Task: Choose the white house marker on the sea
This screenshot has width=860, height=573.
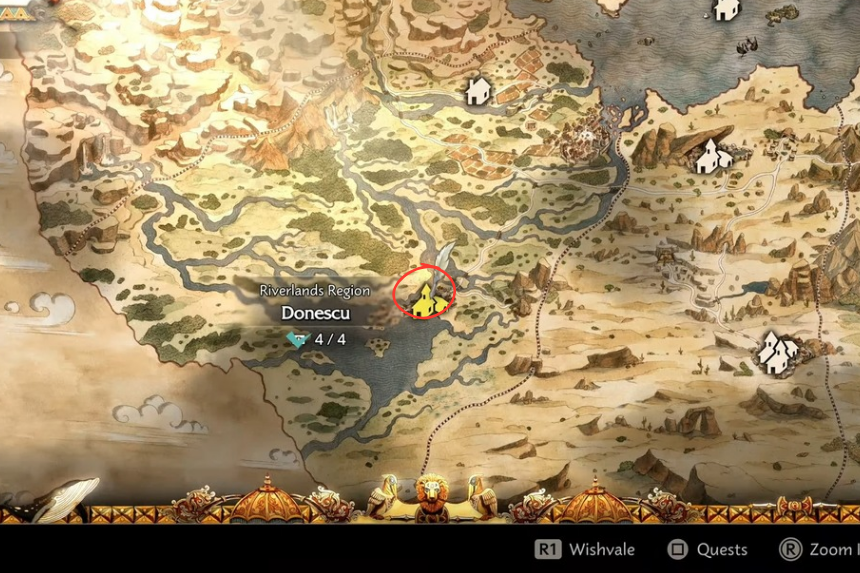Action: coord(726,10)
